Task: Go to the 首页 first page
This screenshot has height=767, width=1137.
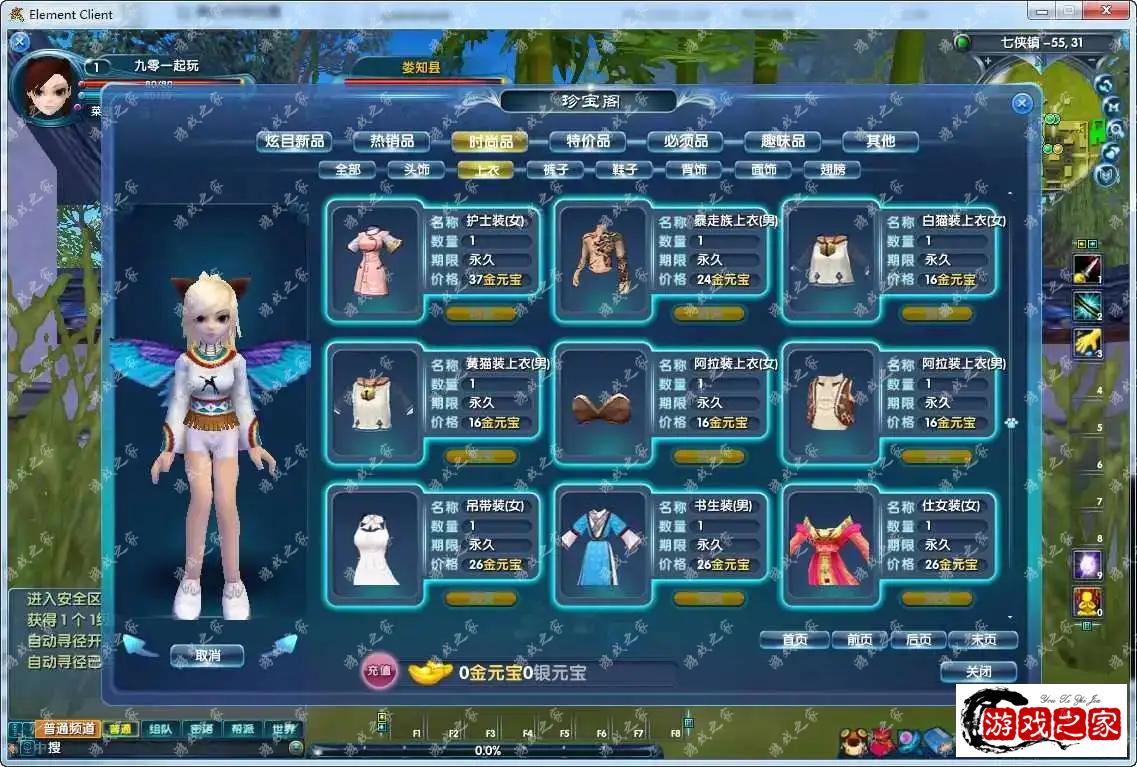Action: point(794,640)
